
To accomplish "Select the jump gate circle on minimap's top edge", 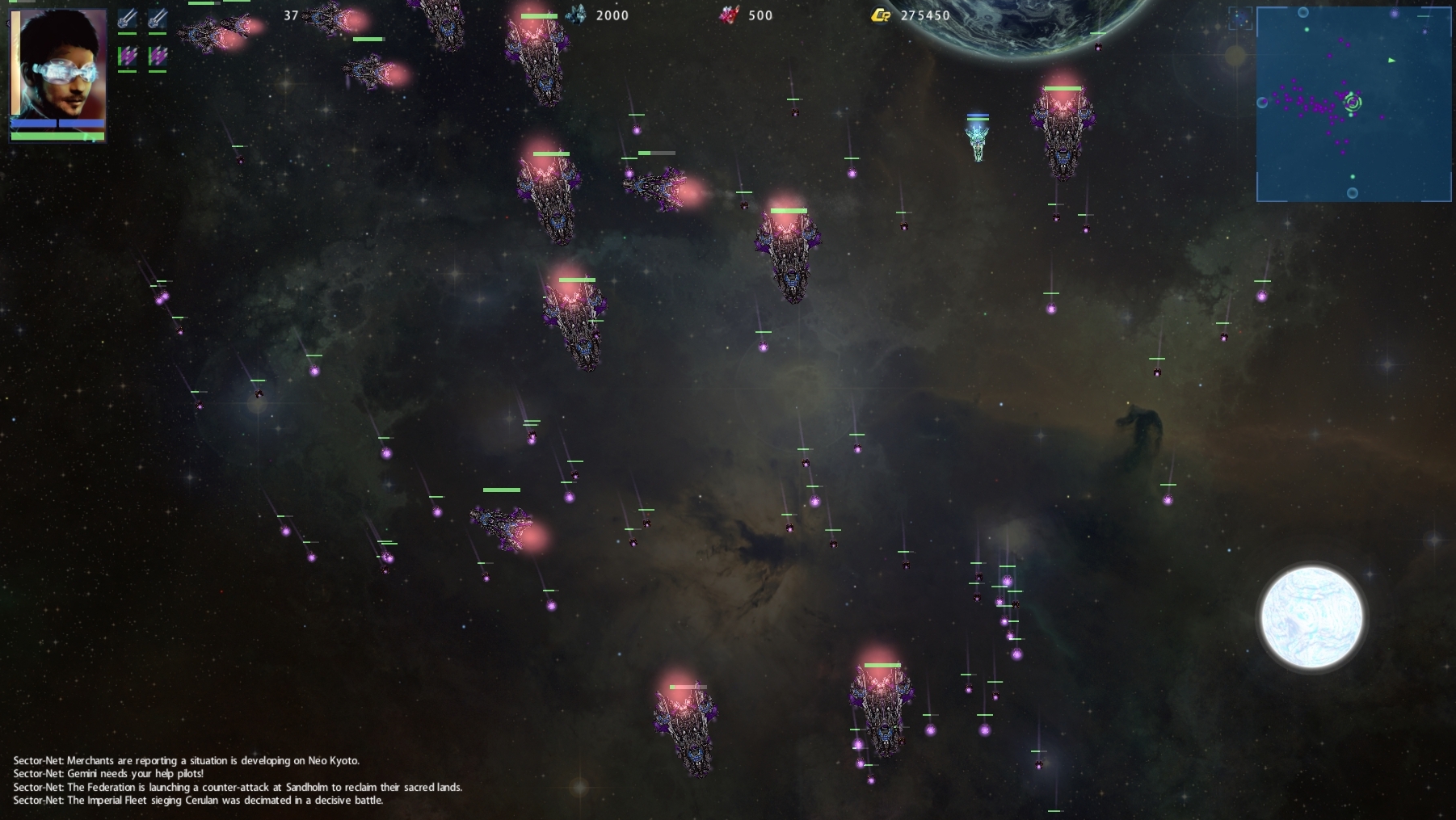I will (x=1303, y=12).
